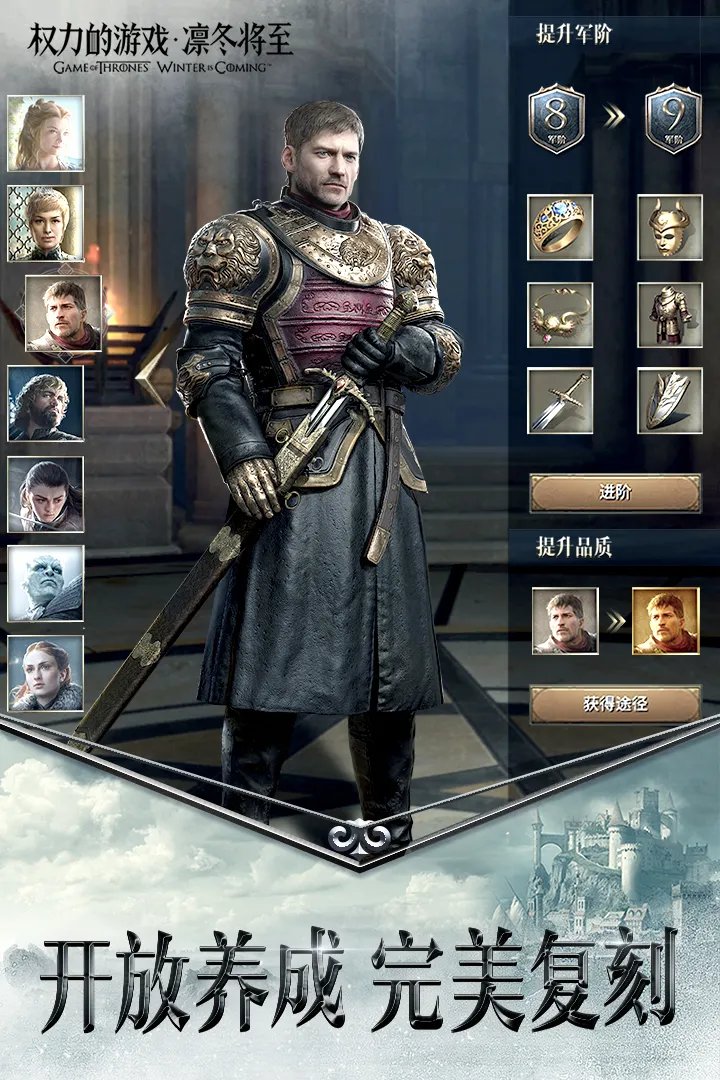Select the shield equipment slot
The width and height of the screenshot is (720, 1080).
coord(669,400)
